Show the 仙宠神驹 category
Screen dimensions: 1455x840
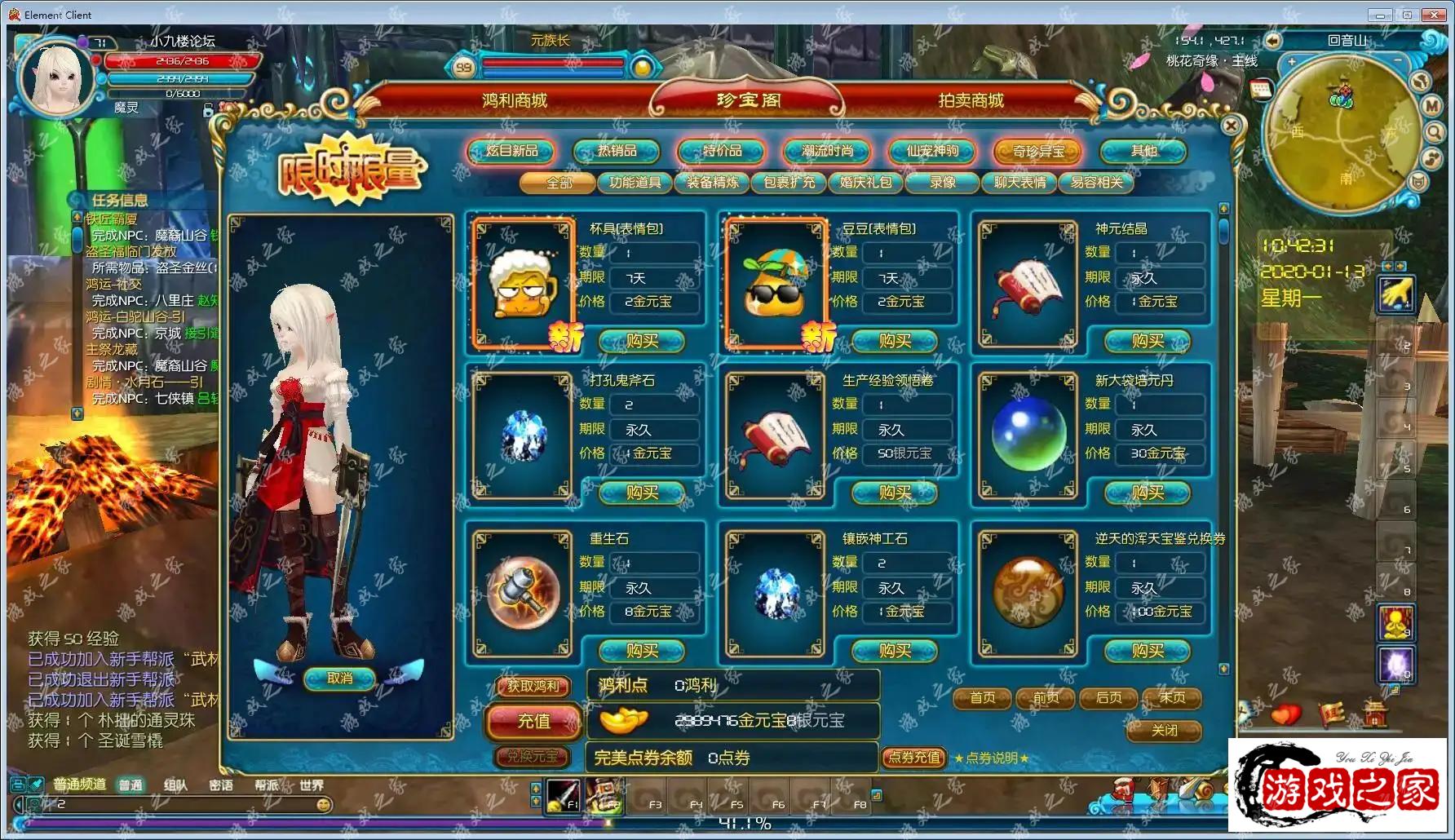(932, 151)
